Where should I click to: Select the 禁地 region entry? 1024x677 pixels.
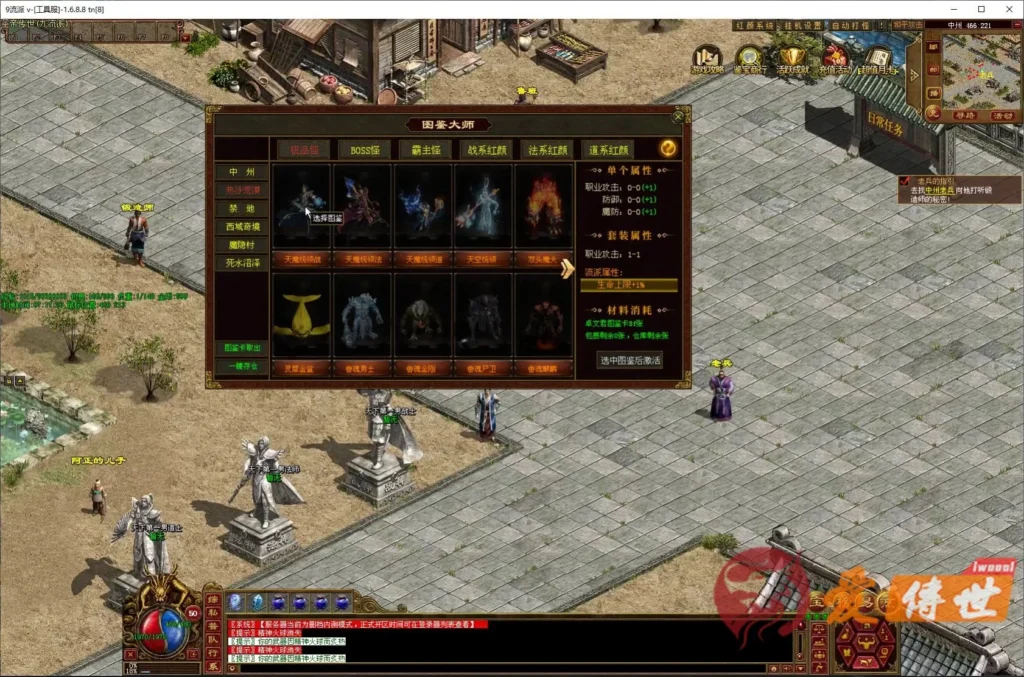click(x=241, y=209)
